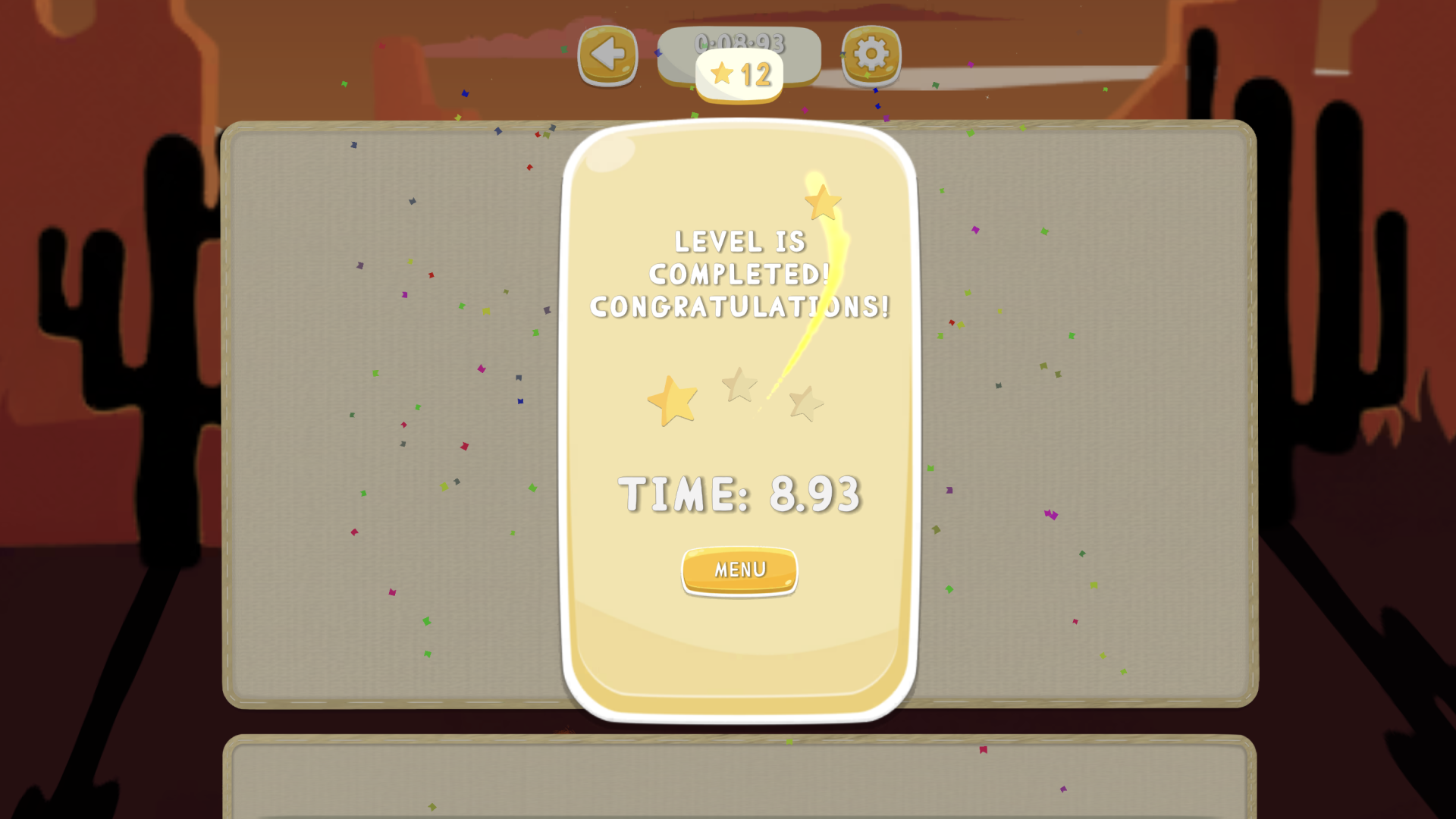Click the star icon beside the number 12

[722, 74]
